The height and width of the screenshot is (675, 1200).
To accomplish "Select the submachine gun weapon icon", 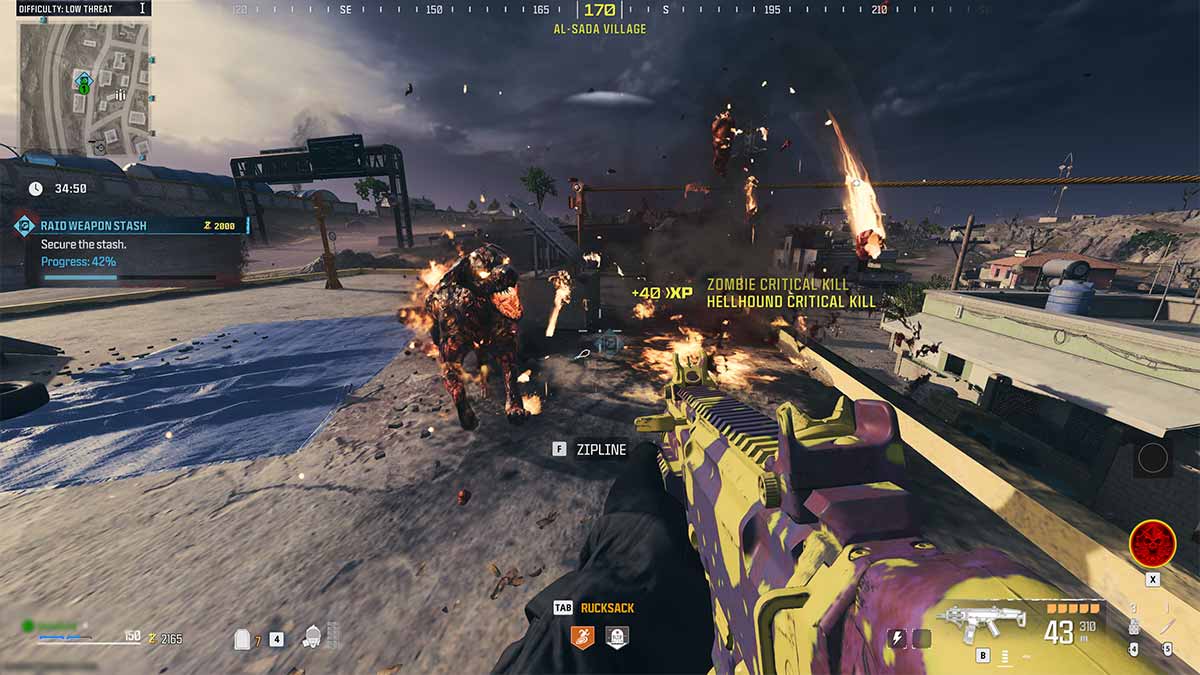I will click(981, 622).
